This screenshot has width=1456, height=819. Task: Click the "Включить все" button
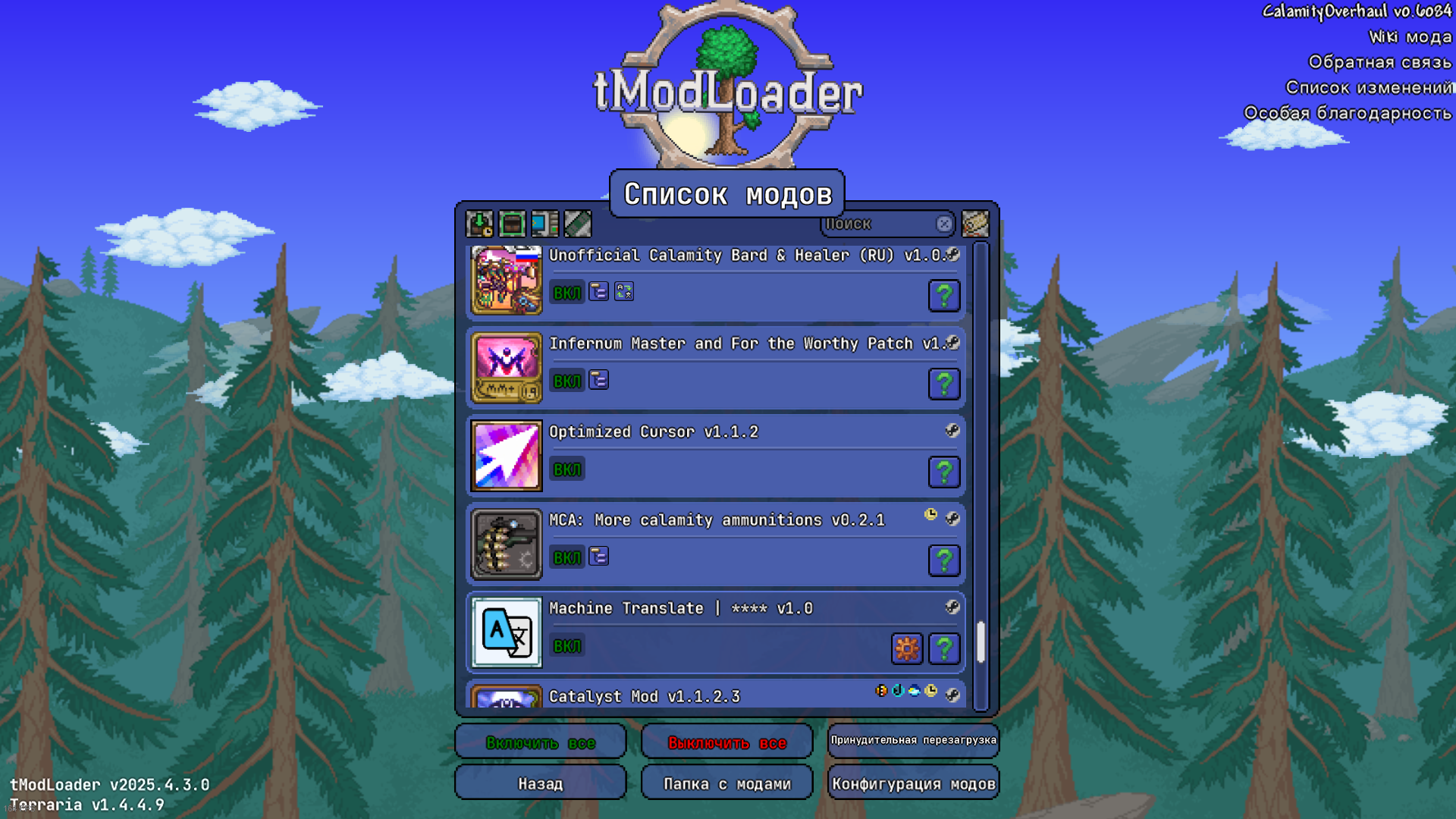click(540, 742)
